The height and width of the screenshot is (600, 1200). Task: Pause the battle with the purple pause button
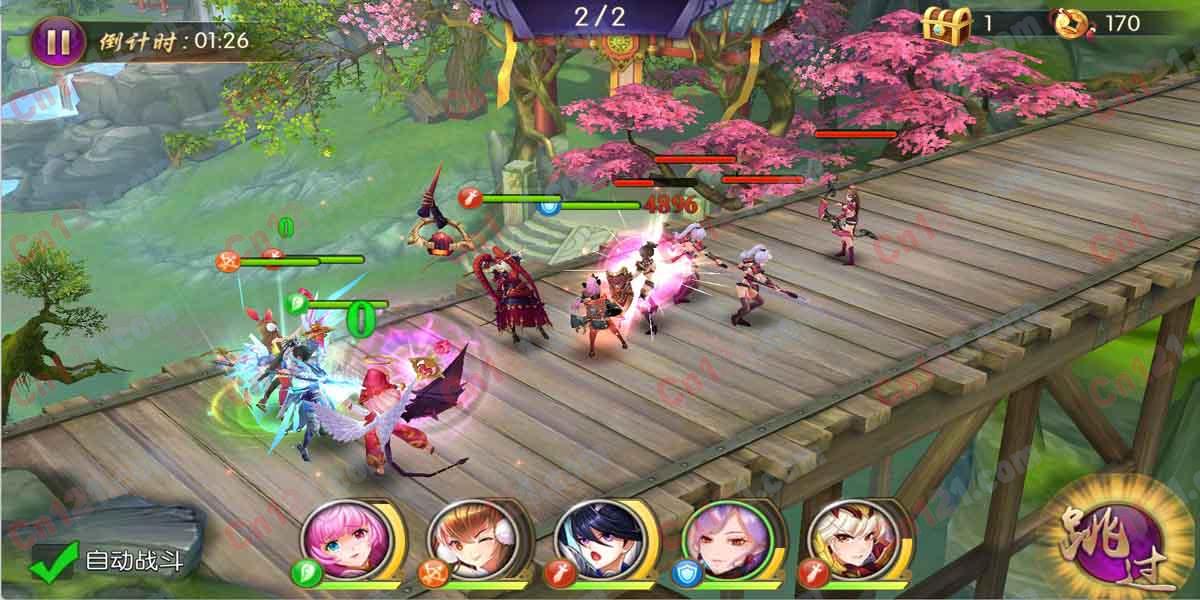tap(57, 41)
